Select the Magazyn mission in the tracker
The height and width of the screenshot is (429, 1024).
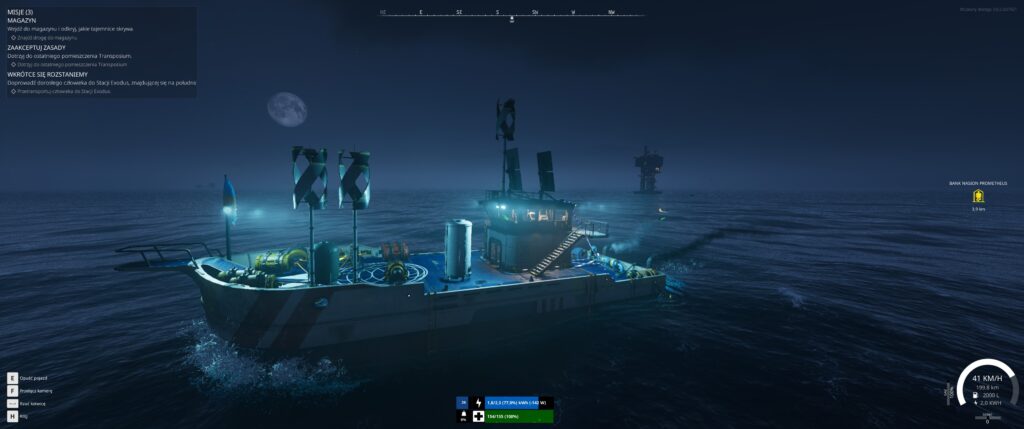(21, 20)
